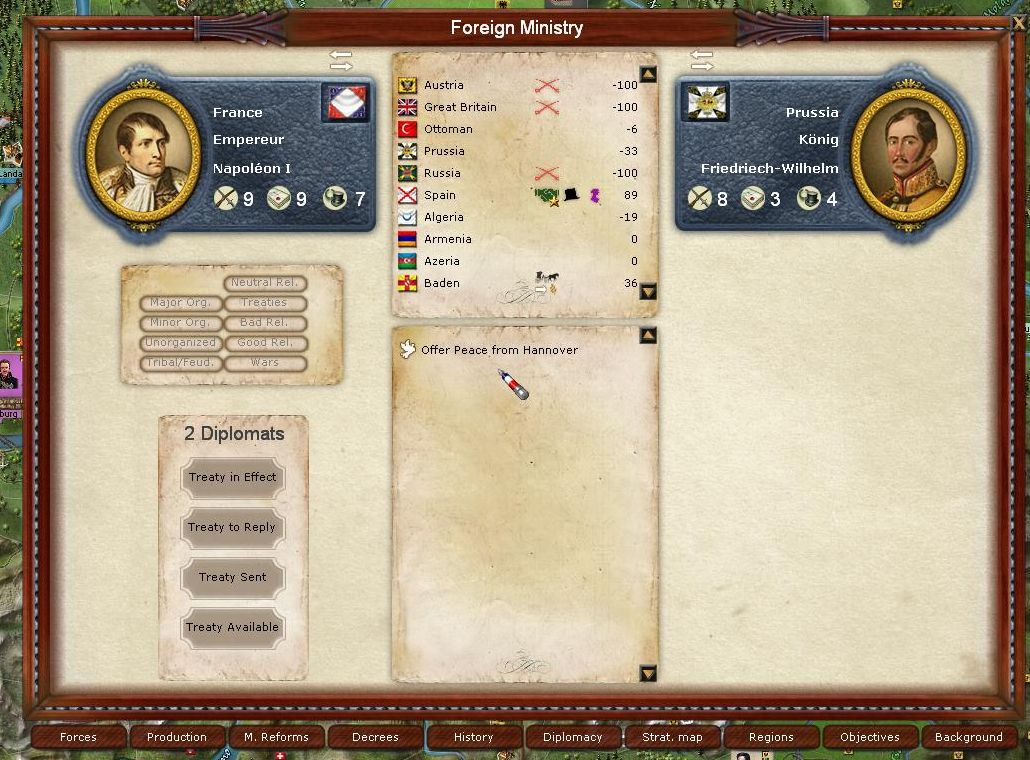Click the Treaty in Effect button
Image resolution: width=1030 pixels, height=760 pixels.
tap(232, 478)
